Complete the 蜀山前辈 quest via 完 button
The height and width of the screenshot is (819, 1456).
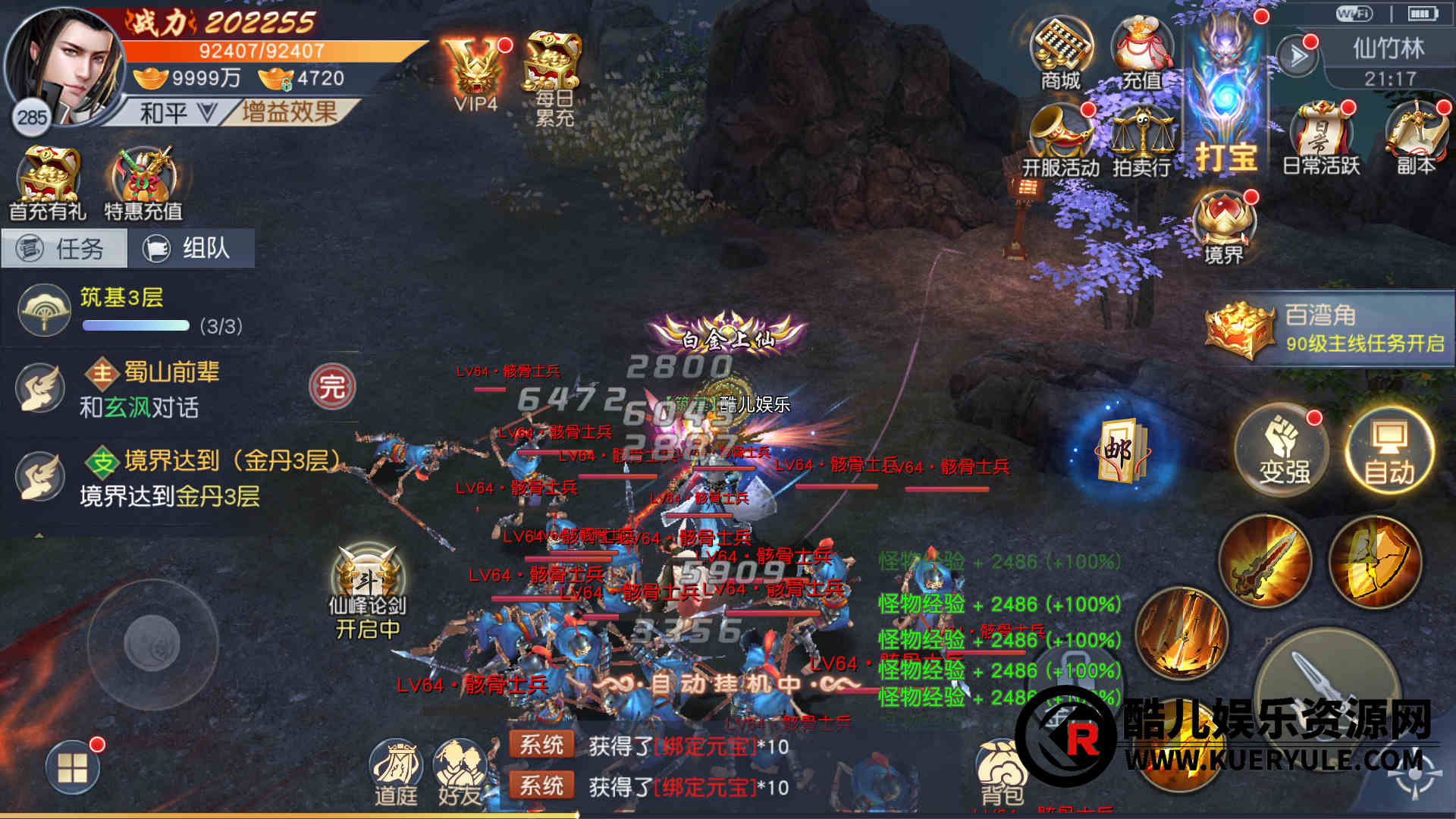[x=332, y=387]
